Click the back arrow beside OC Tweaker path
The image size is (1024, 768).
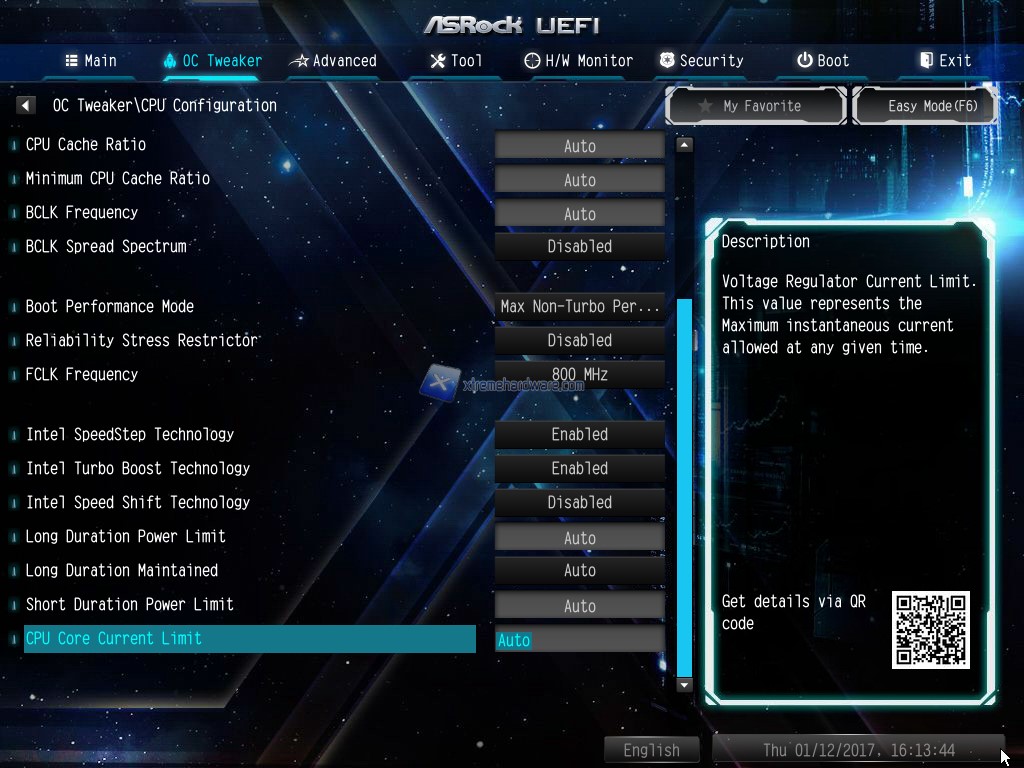(x=27, y=105)
